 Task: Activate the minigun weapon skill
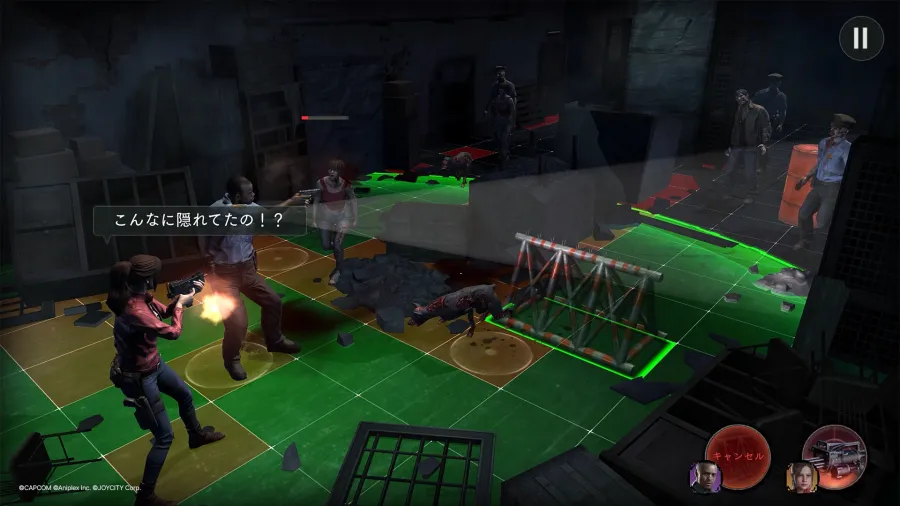[838, 455]
